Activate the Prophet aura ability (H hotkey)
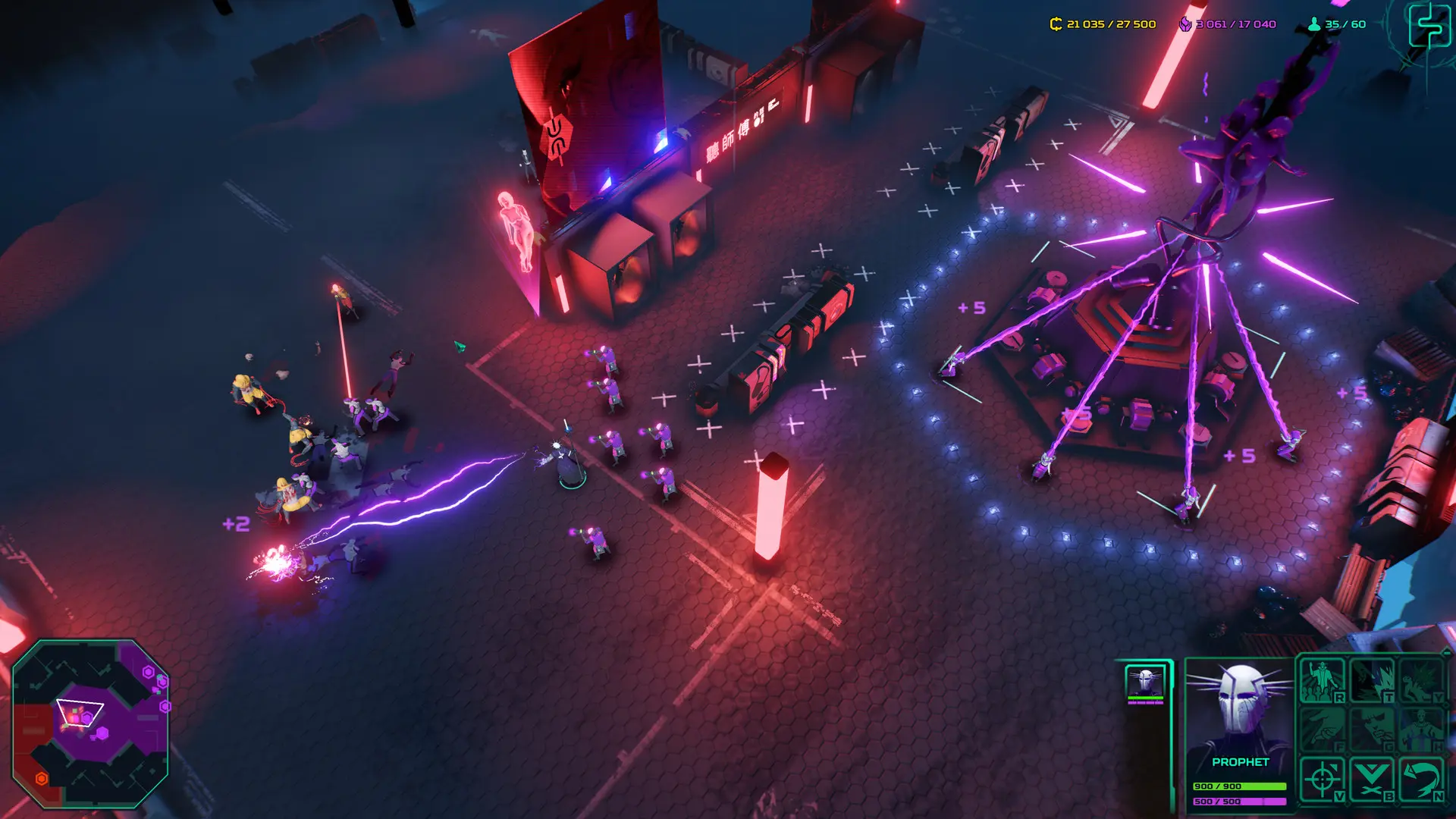The image size is (1456, 819). click(x=1421, y=729)
